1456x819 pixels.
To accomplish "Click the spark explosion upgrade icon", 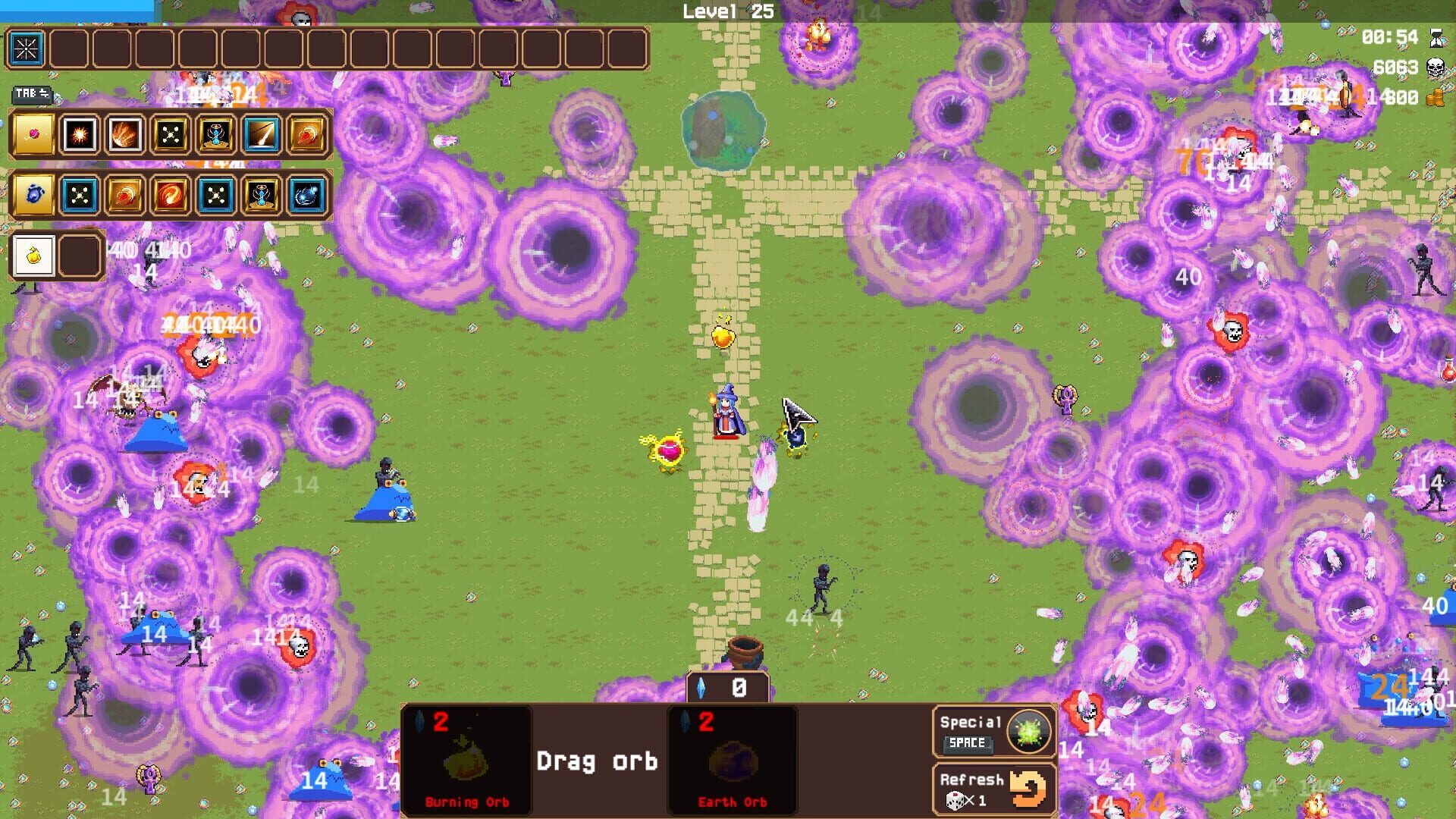I will pyautogui.click(x=81, y=134).
